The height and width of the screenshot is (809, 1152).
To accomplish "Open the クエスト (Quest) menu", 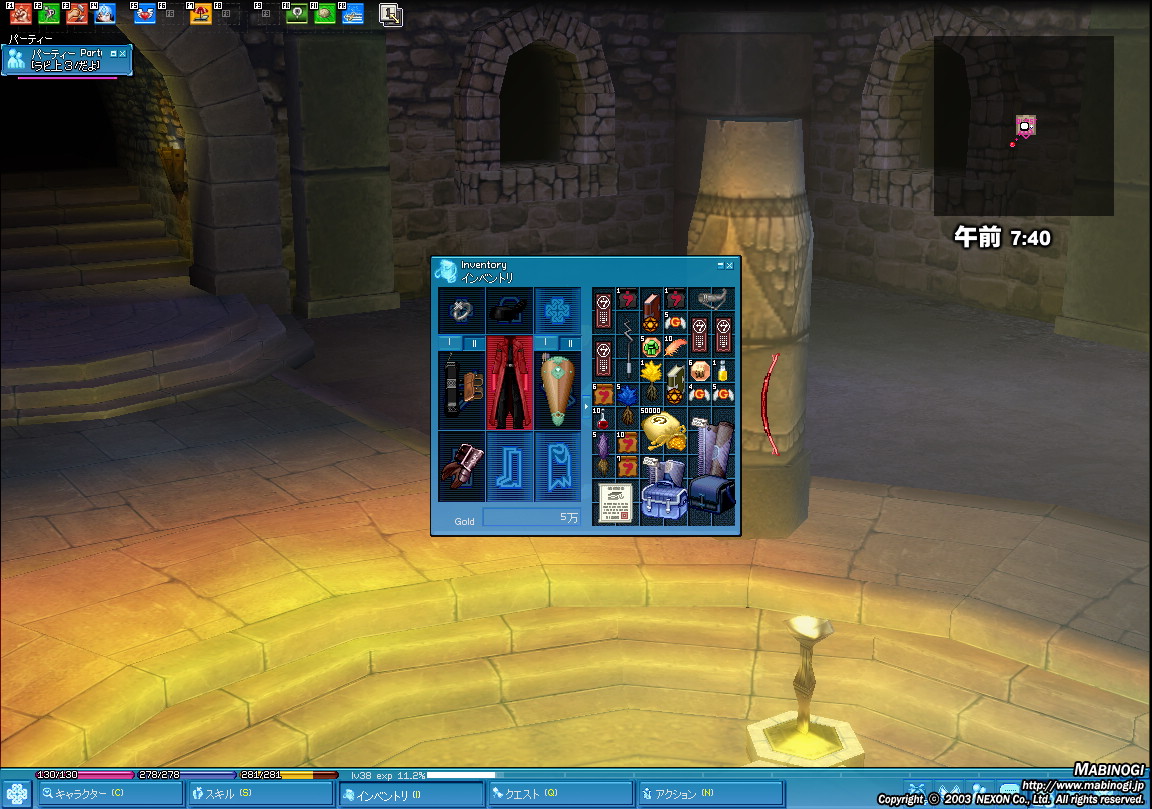I will [559, 794].
